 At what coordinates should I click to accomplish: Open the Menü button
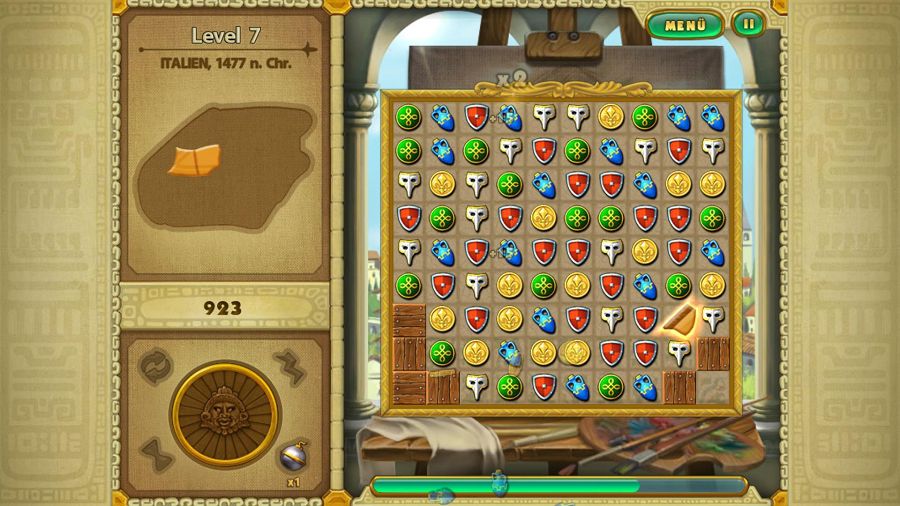coord(685,25)
